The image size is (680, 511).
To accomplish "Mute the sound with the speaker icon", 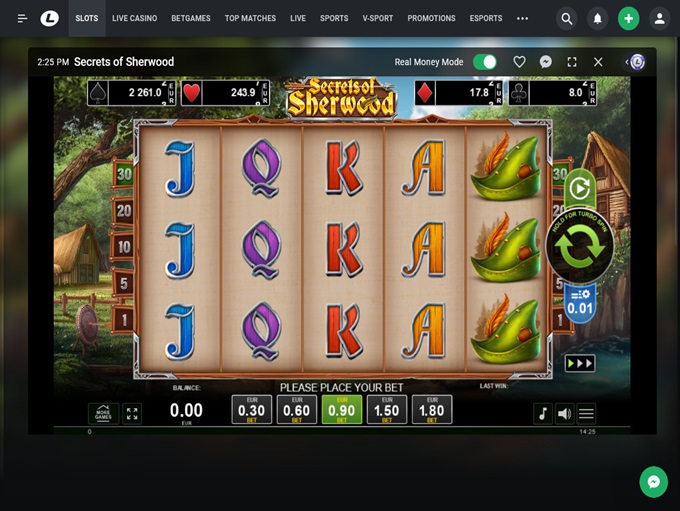I will 565,413.
